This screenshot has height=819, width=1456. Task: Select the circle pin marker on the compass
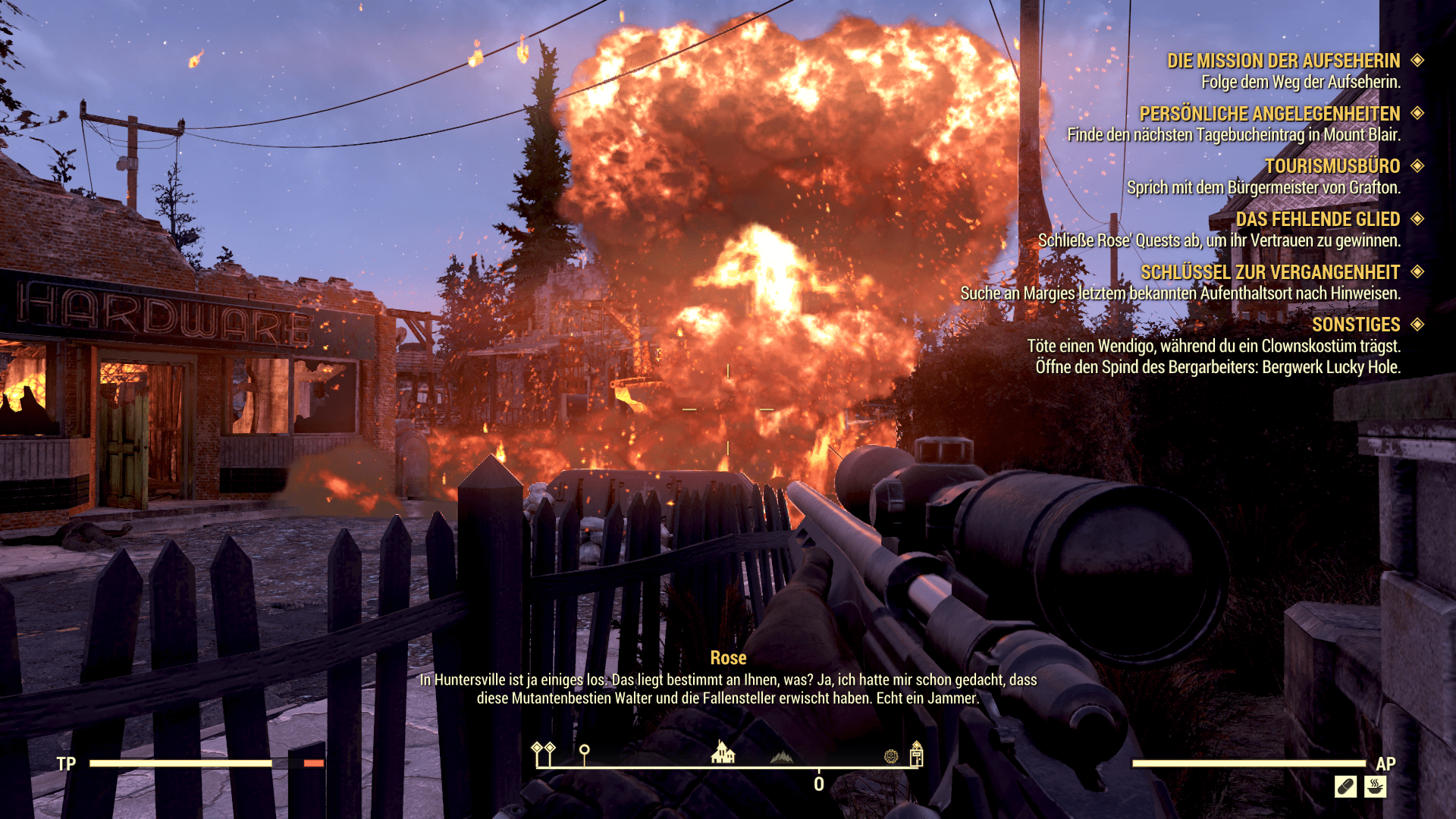584,753
